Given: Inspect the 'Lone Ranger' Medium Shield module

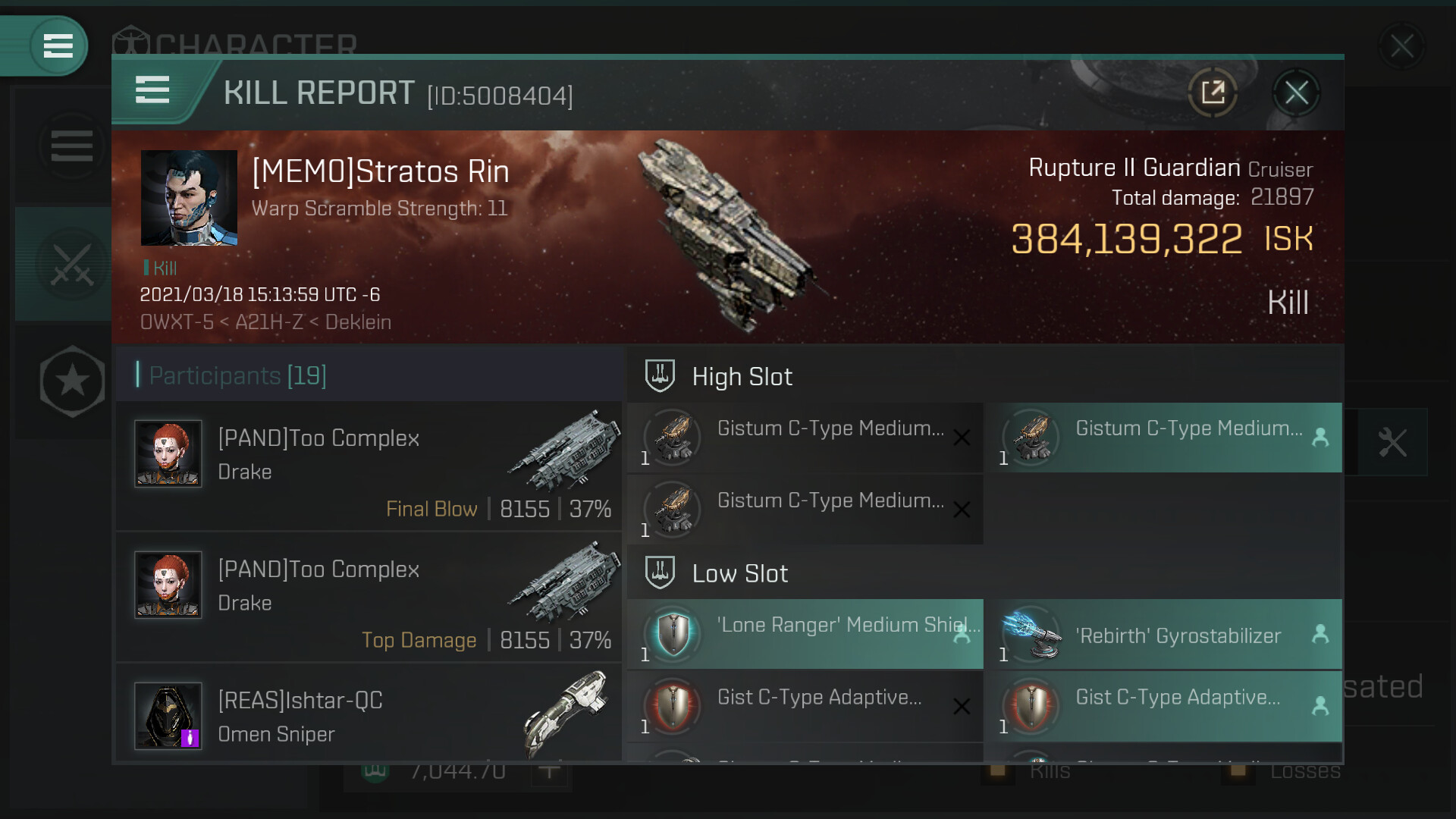Looking at the screenshot, I should pyautogui.click(x=805, y=635).
